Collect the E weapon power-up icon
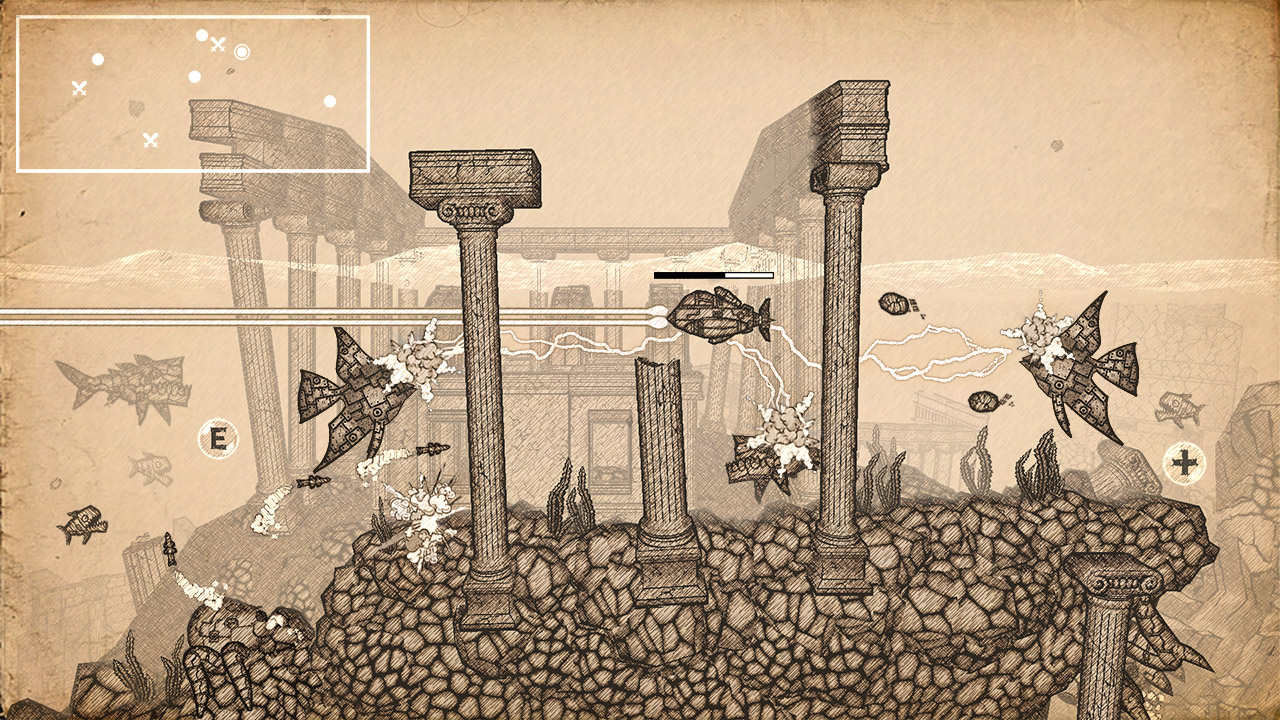The image size is (1280, 720). [x=218, y=437]
